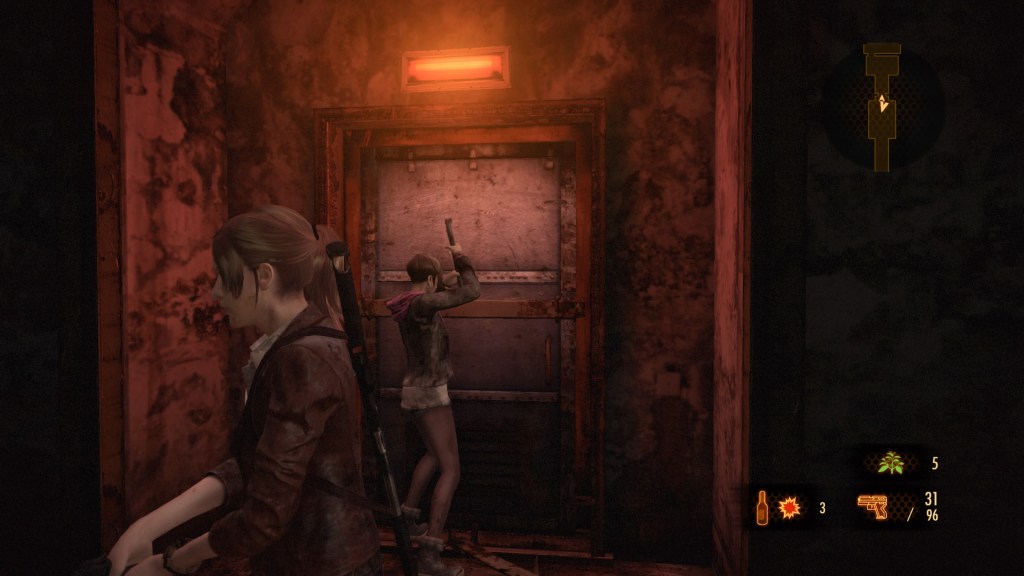This screenshot has height=576, width=1024.
Task: Open the corridor minimap
Action: click(882, 107)
